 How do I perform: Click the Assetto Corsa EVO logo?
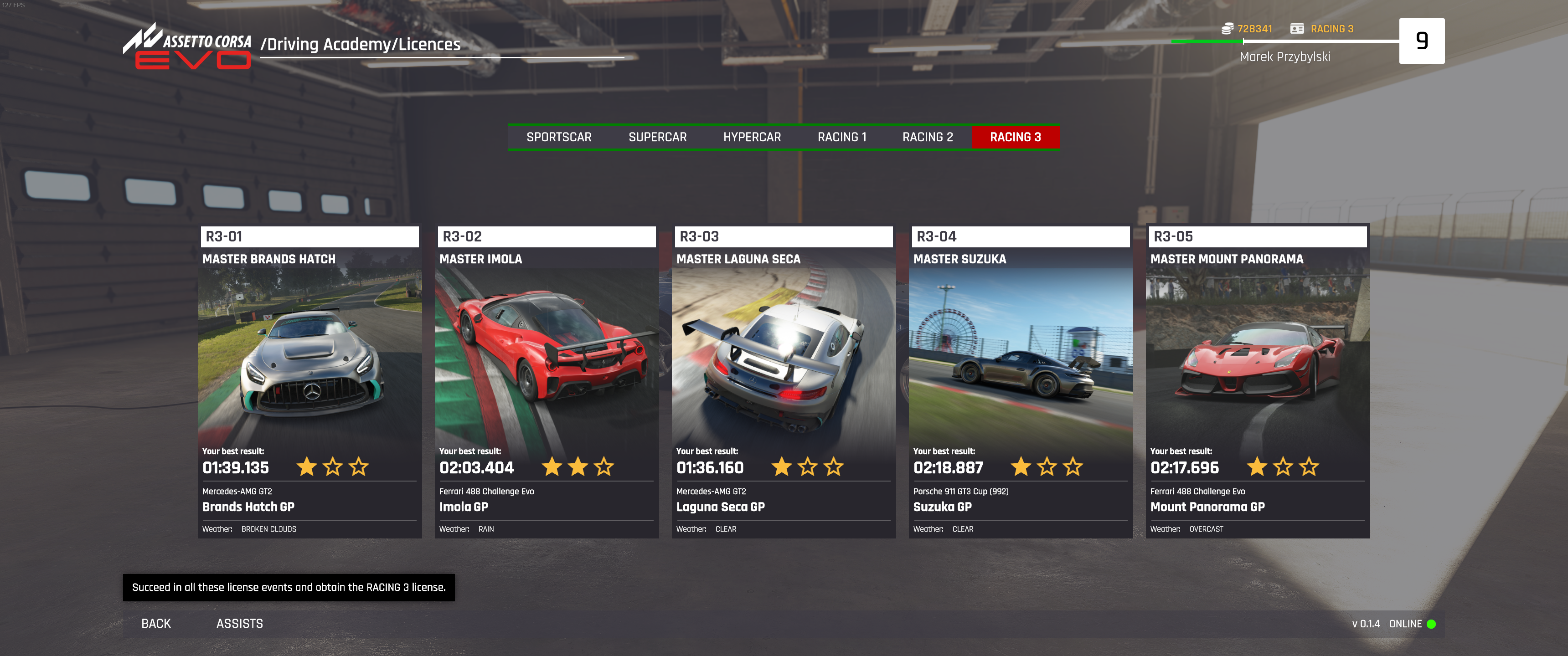[187, 46]
